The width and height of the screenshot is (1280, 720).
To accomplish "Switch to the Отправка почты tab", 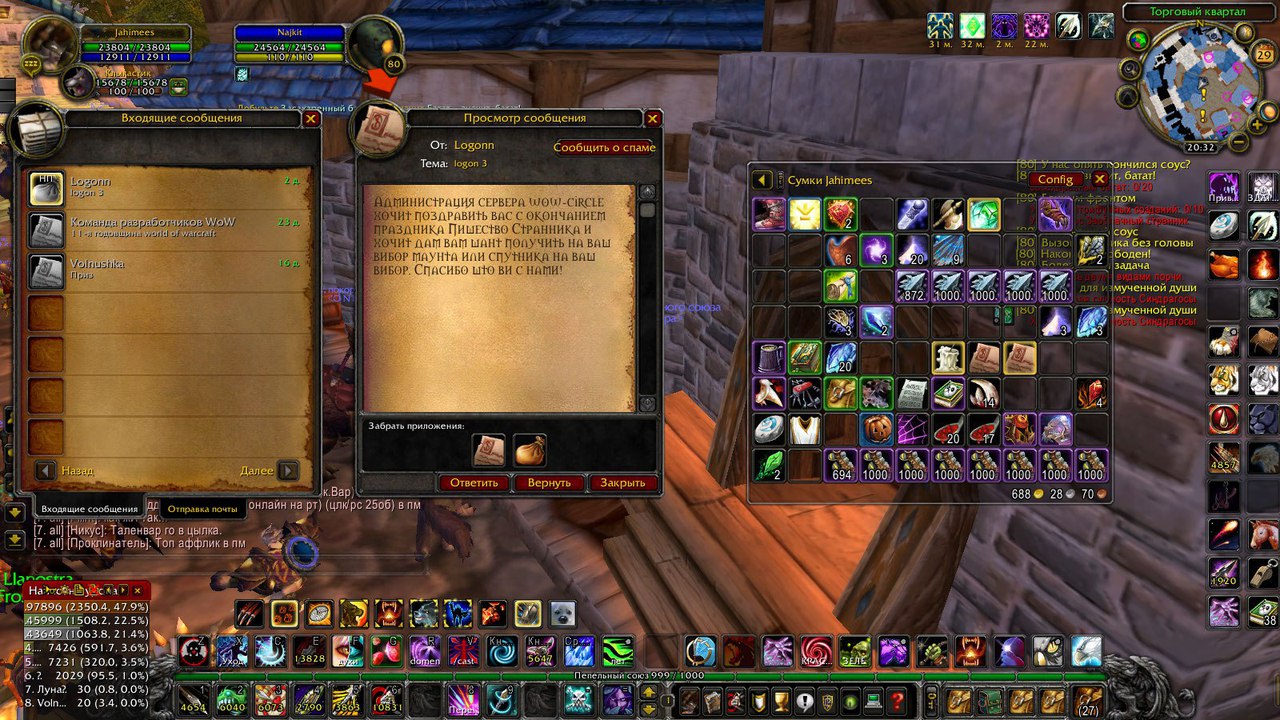I will (x=202, y=509).
